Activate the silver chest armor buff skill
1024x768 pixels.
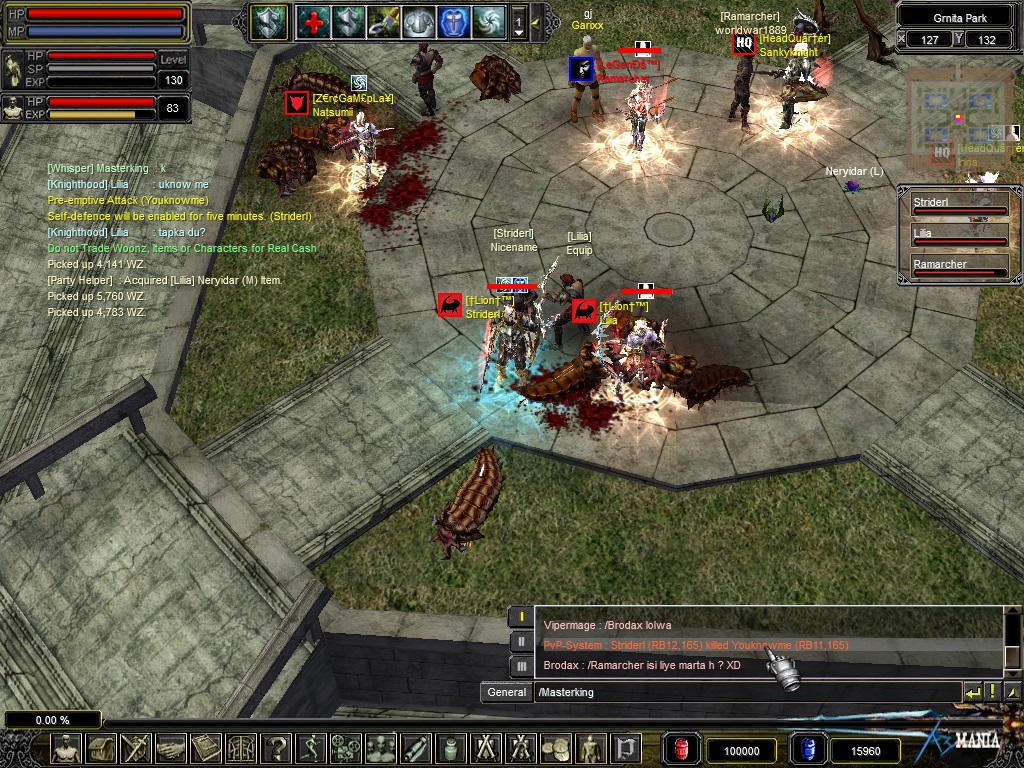click(x=417, y=22)
